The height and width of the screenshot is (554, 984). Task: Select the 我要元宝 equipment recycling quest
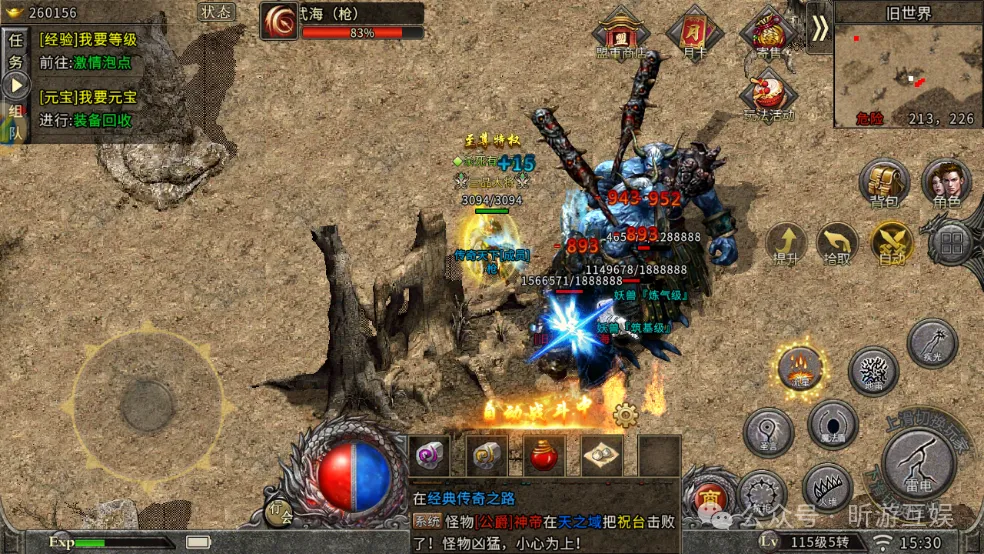[x=88, y=108]
